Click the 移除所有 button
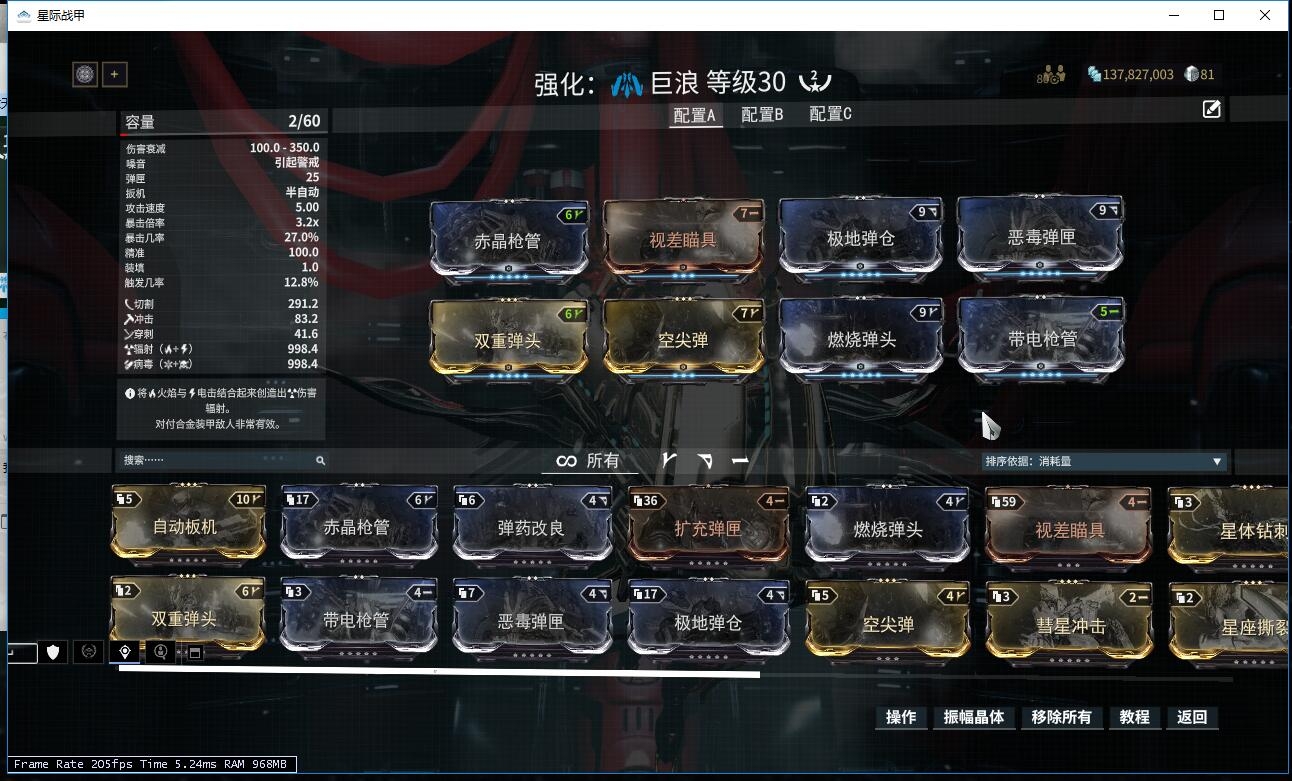Viewport: 1292px width, 781px height. pos(1061,717)
